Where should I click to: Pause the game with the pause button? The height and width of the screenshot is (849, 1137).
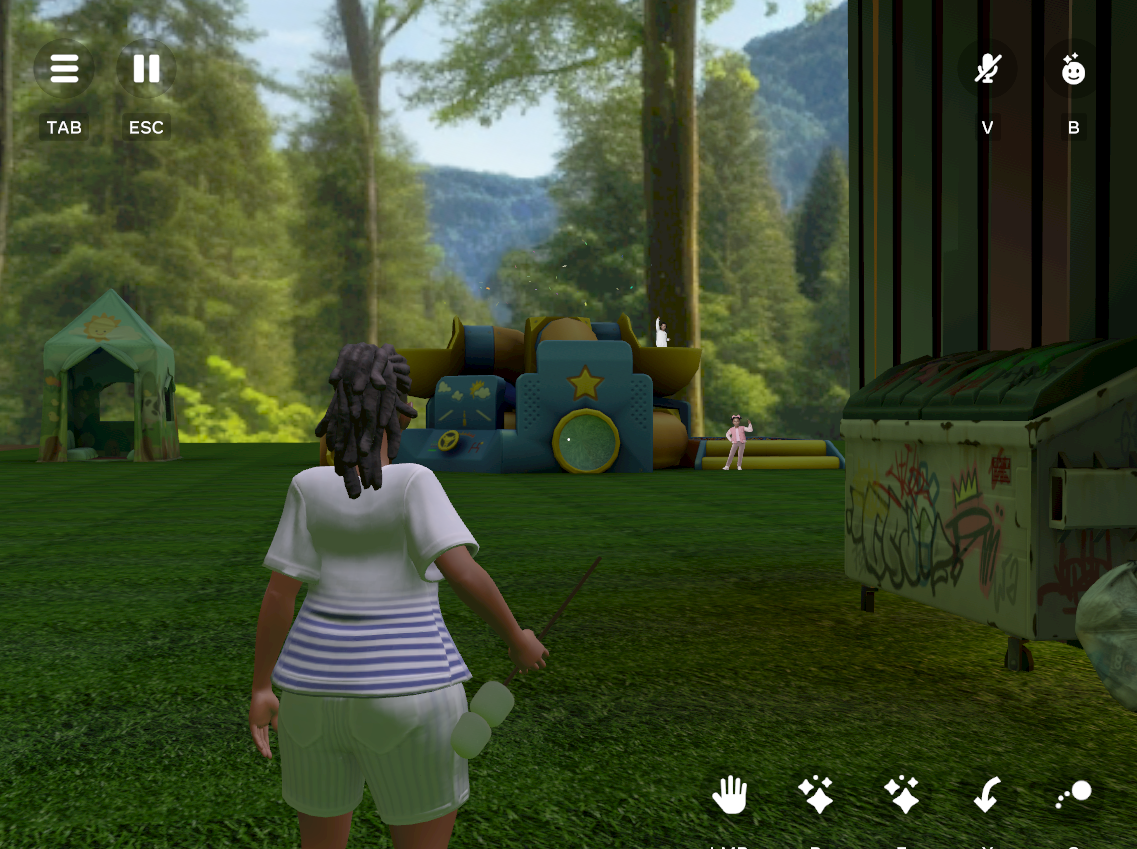[146, 69]
